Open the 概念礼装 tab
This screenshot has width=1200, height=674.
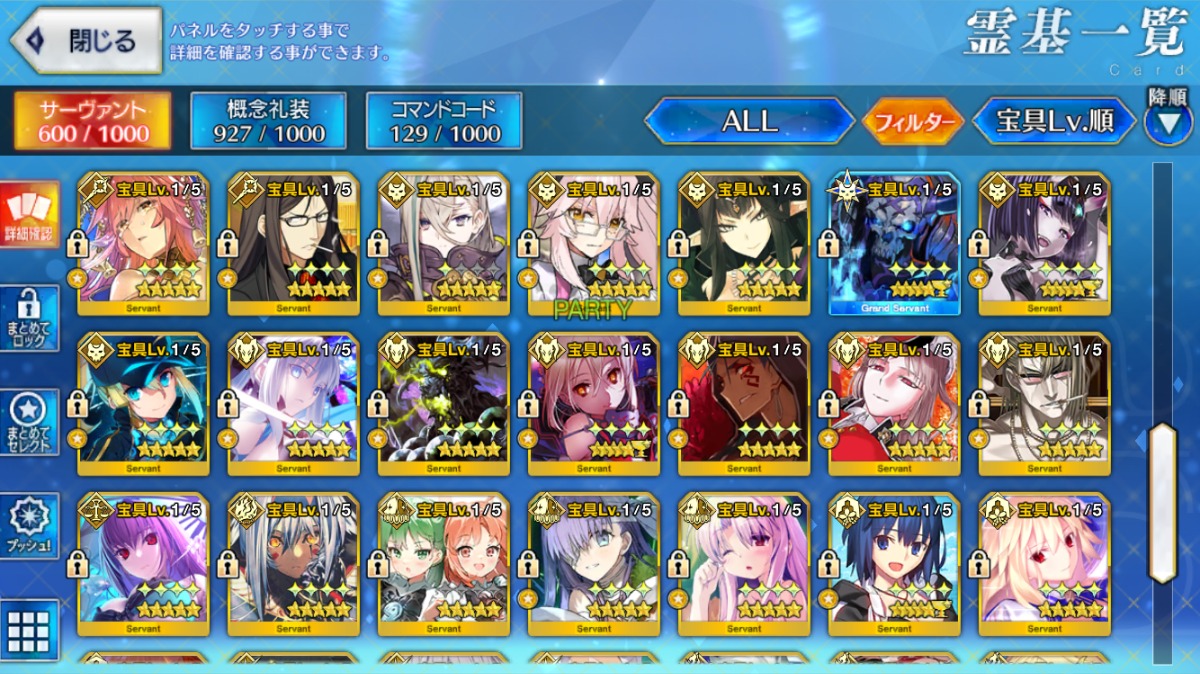coord(268,121)
